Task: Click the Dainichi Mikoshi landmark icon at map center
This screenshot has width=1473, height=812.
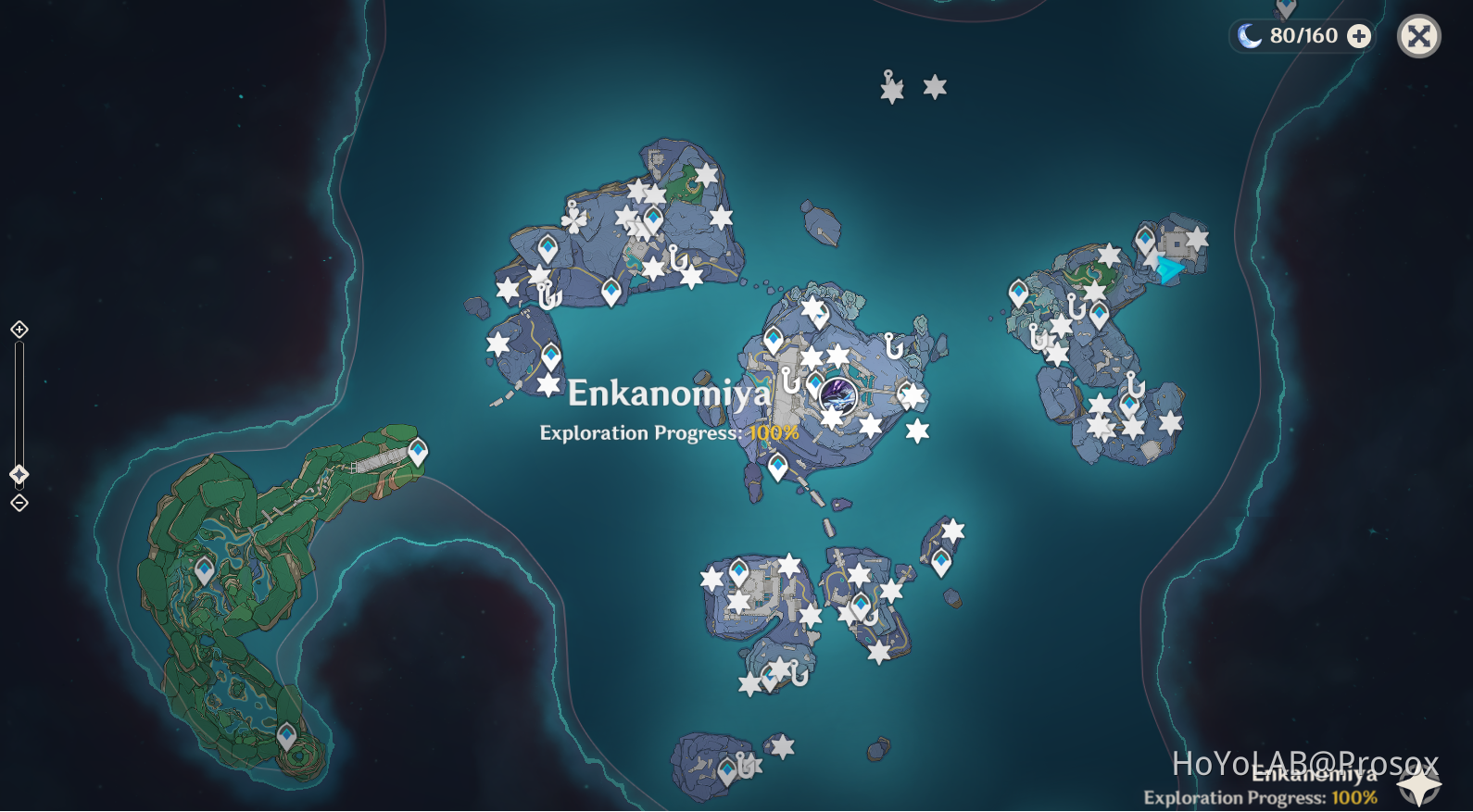Action: 838,393
